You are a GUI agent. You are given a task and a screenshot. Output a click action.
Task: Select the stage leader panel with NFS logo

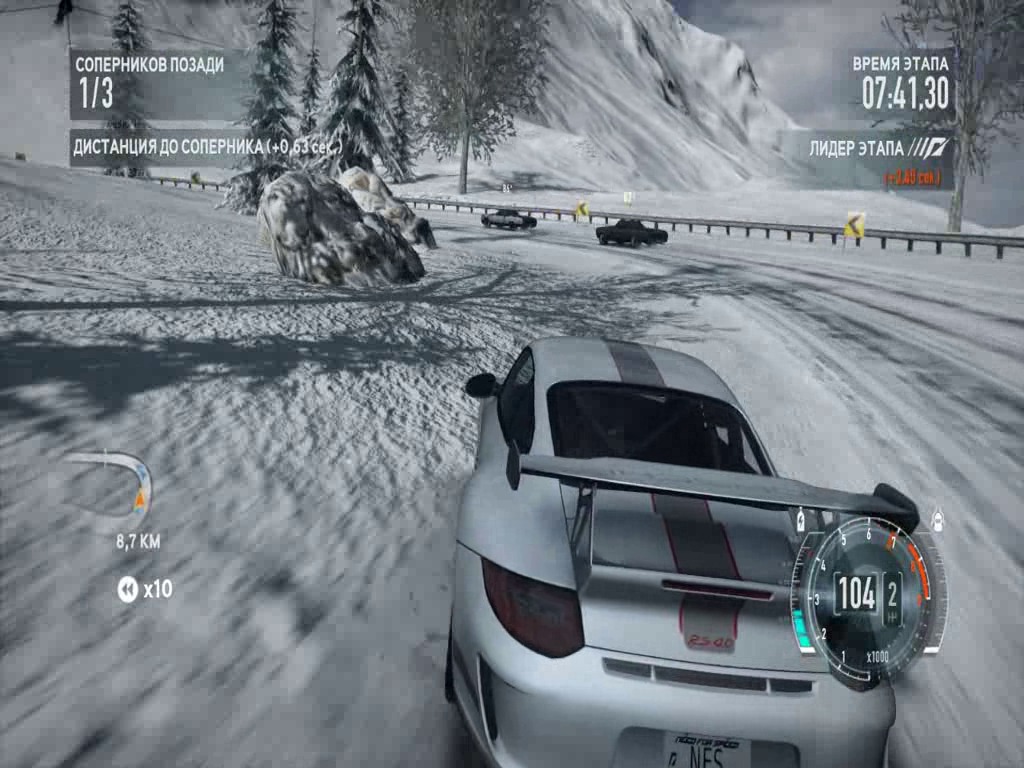coord(866,160)
